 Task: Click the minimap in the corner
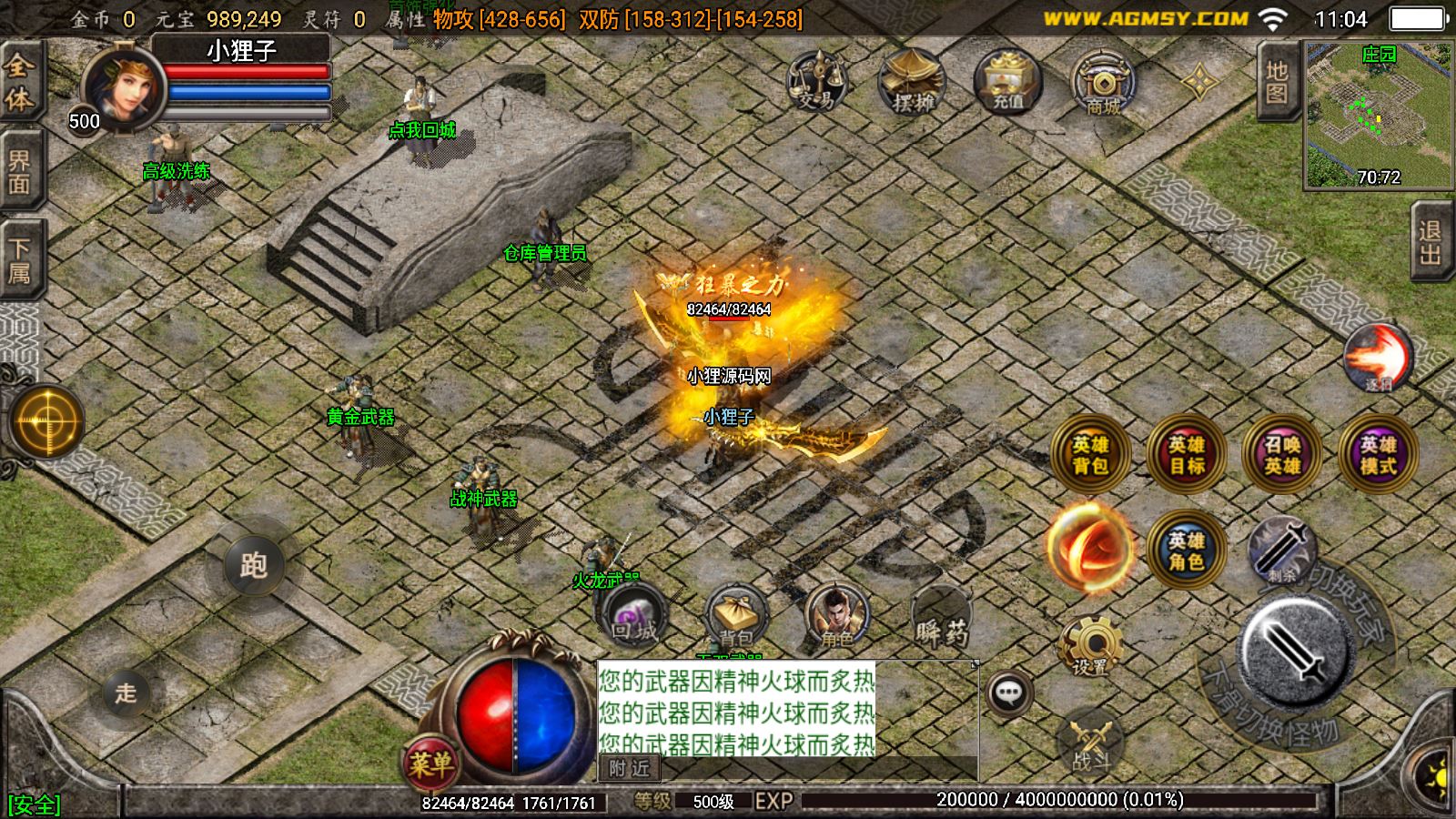click(1378, 115)
